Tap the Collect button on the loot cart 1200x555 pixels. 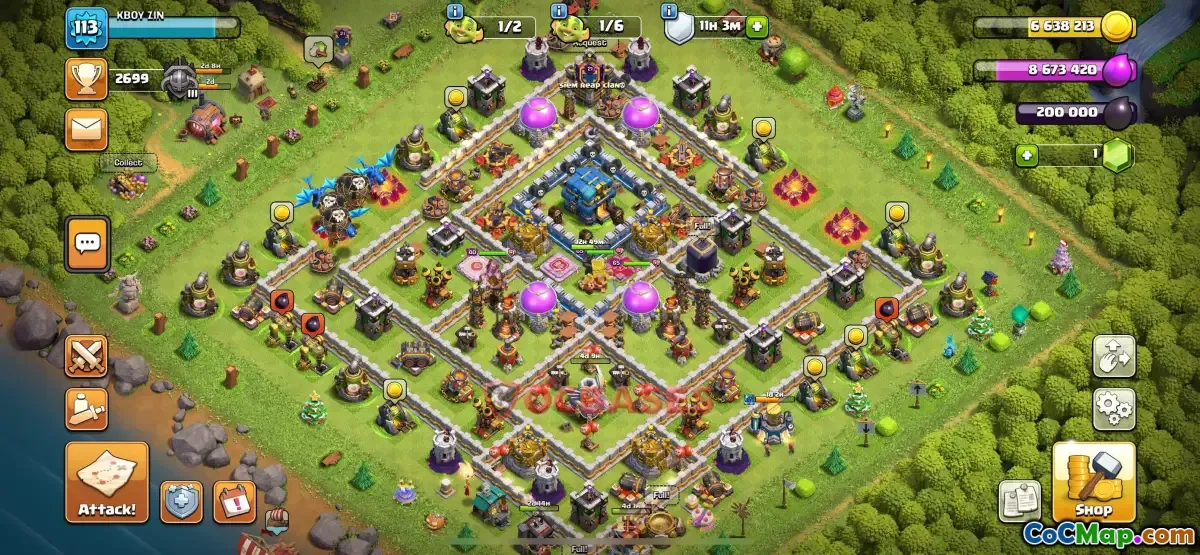coord(128,163)
